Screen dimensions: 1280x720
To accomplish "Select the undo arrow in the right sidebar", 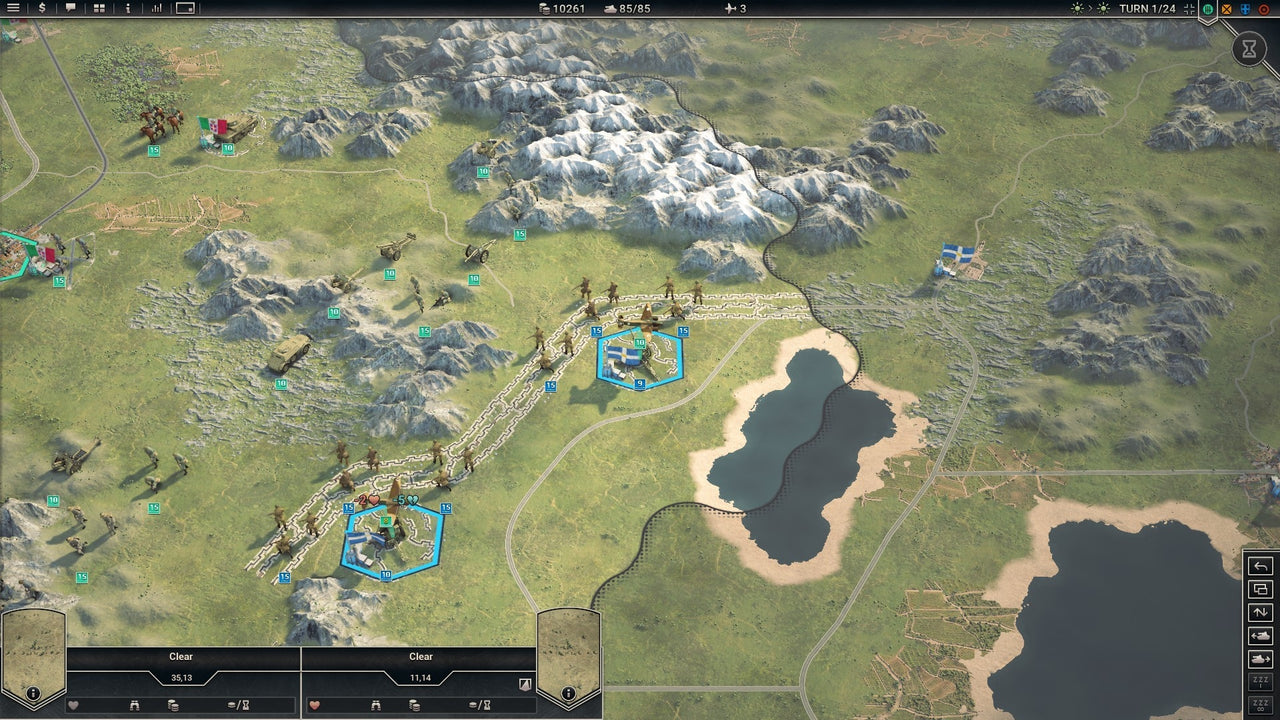I will (1260, 567).
